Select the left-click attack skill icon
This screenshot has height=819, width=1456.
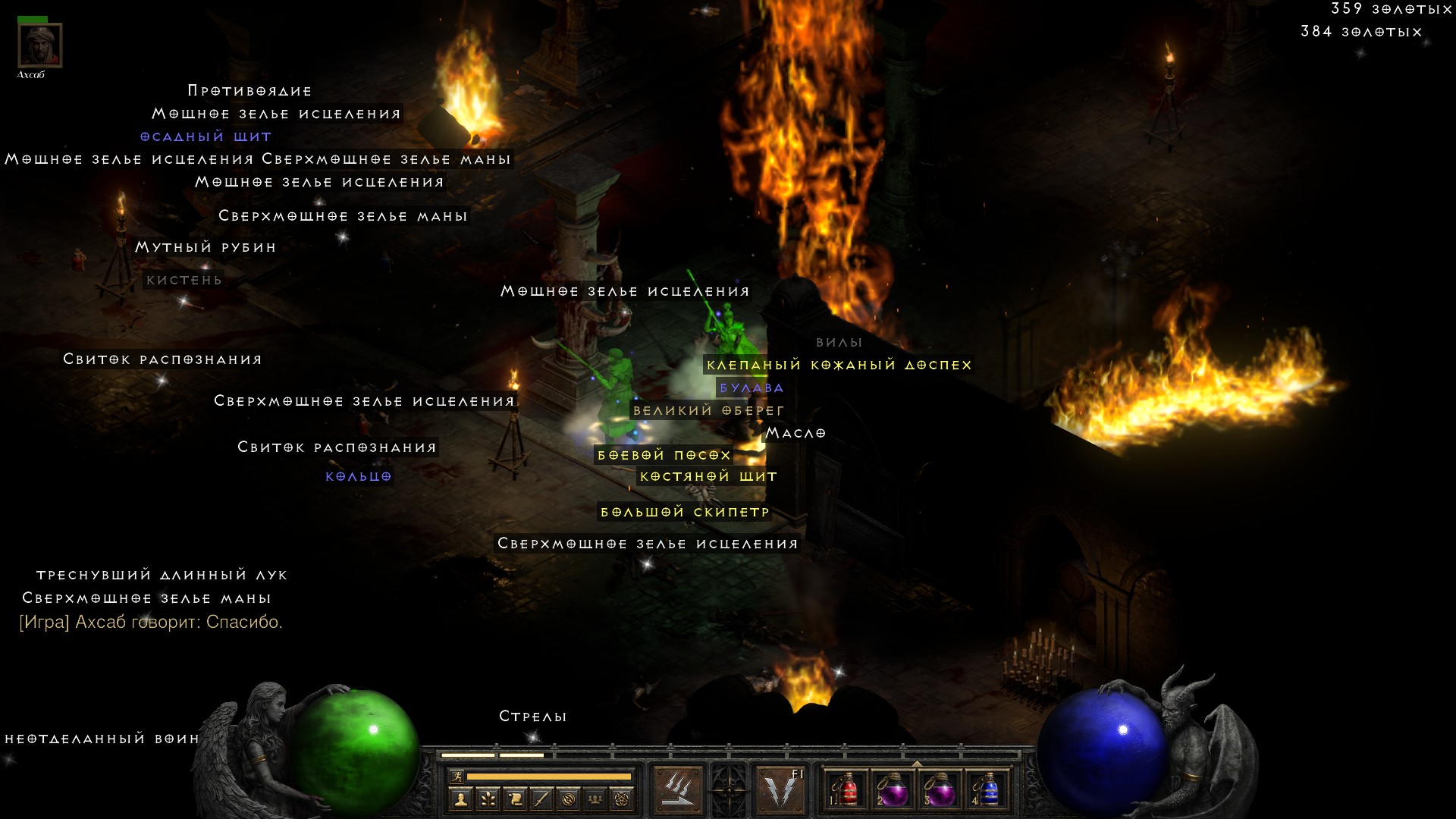point(677,790)
